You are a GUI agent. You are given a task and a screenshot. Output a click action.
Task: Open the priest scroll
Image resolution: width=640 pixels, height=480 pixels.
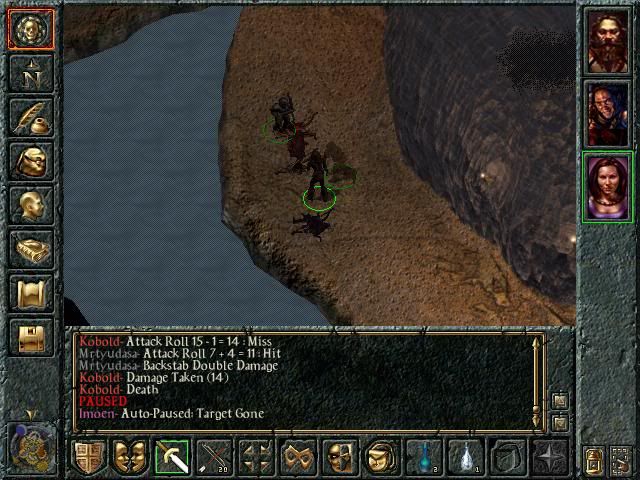[31, 293]
